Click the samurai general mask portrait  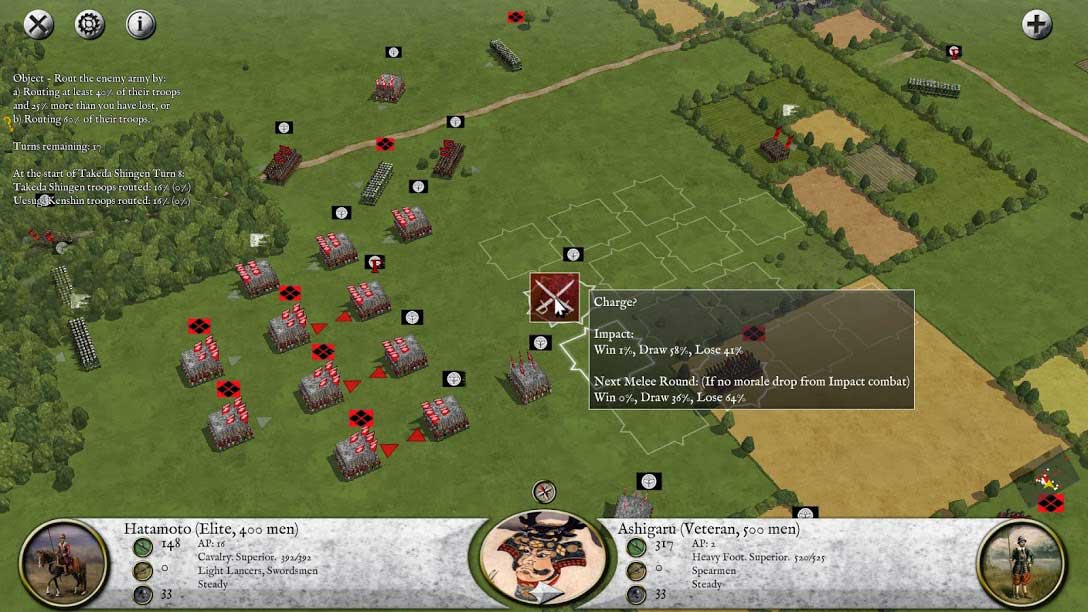pos(543,560)
